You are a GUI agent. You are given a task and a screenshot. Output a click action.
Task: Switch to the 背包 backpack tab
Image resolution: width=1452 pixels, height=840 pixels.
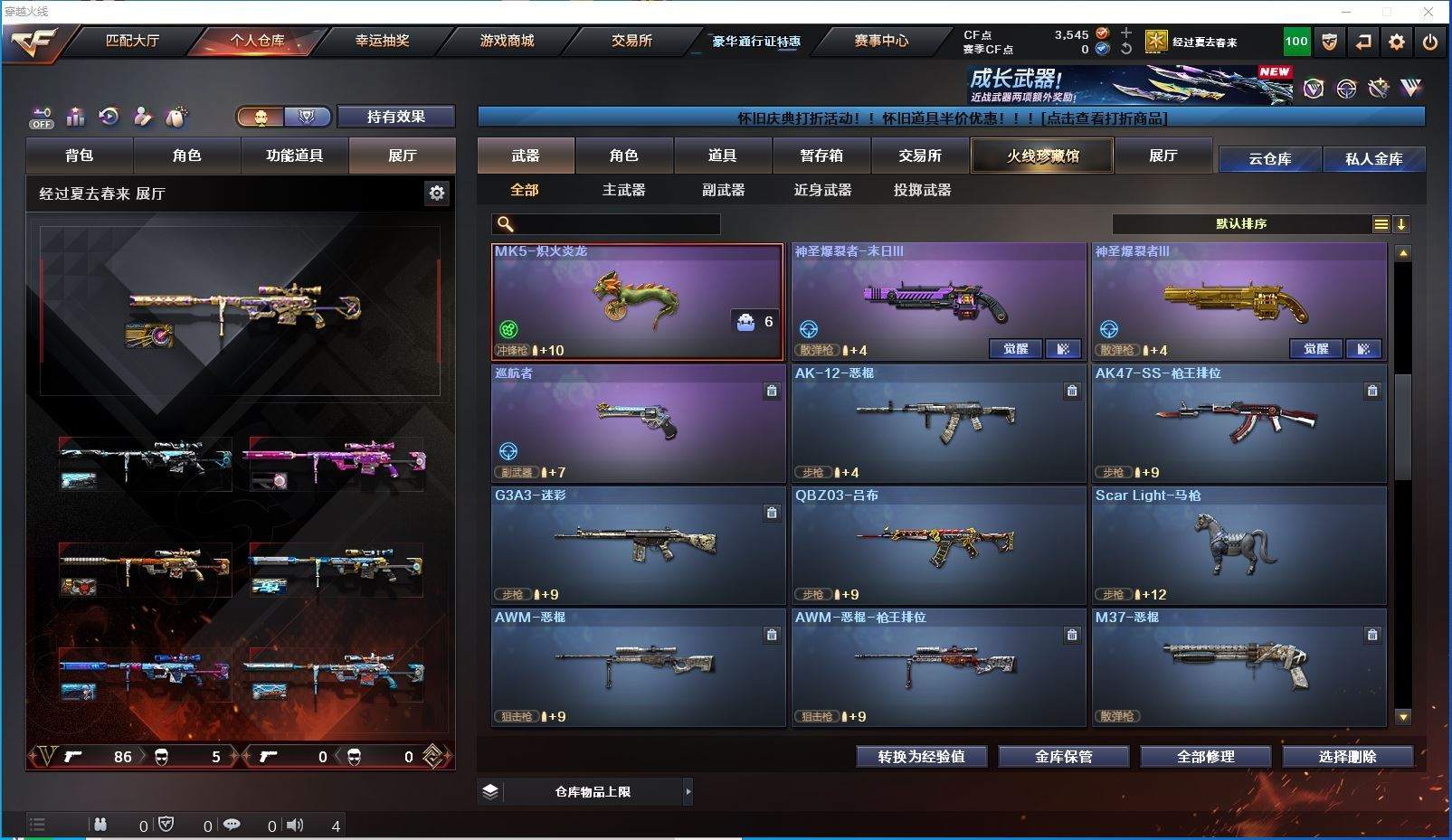tap(80, 156)
